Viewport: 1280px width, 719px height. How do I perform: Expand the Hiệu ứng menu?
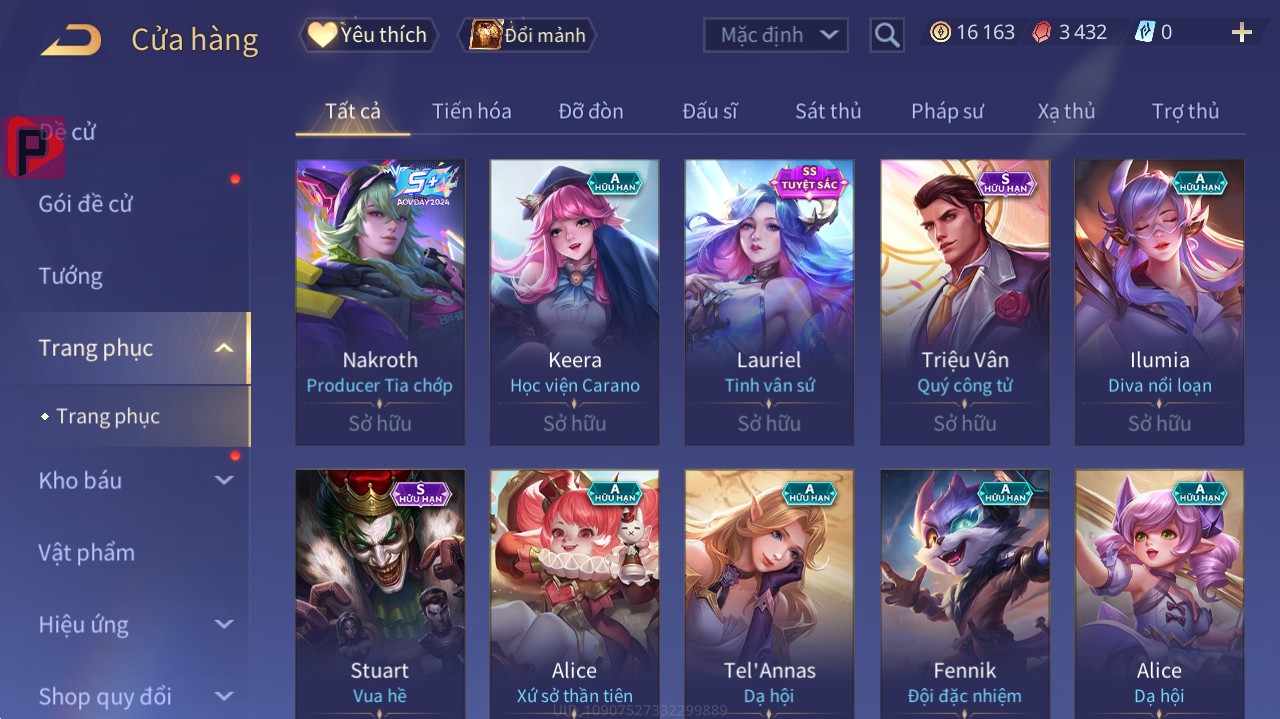[x=135, y=625]
